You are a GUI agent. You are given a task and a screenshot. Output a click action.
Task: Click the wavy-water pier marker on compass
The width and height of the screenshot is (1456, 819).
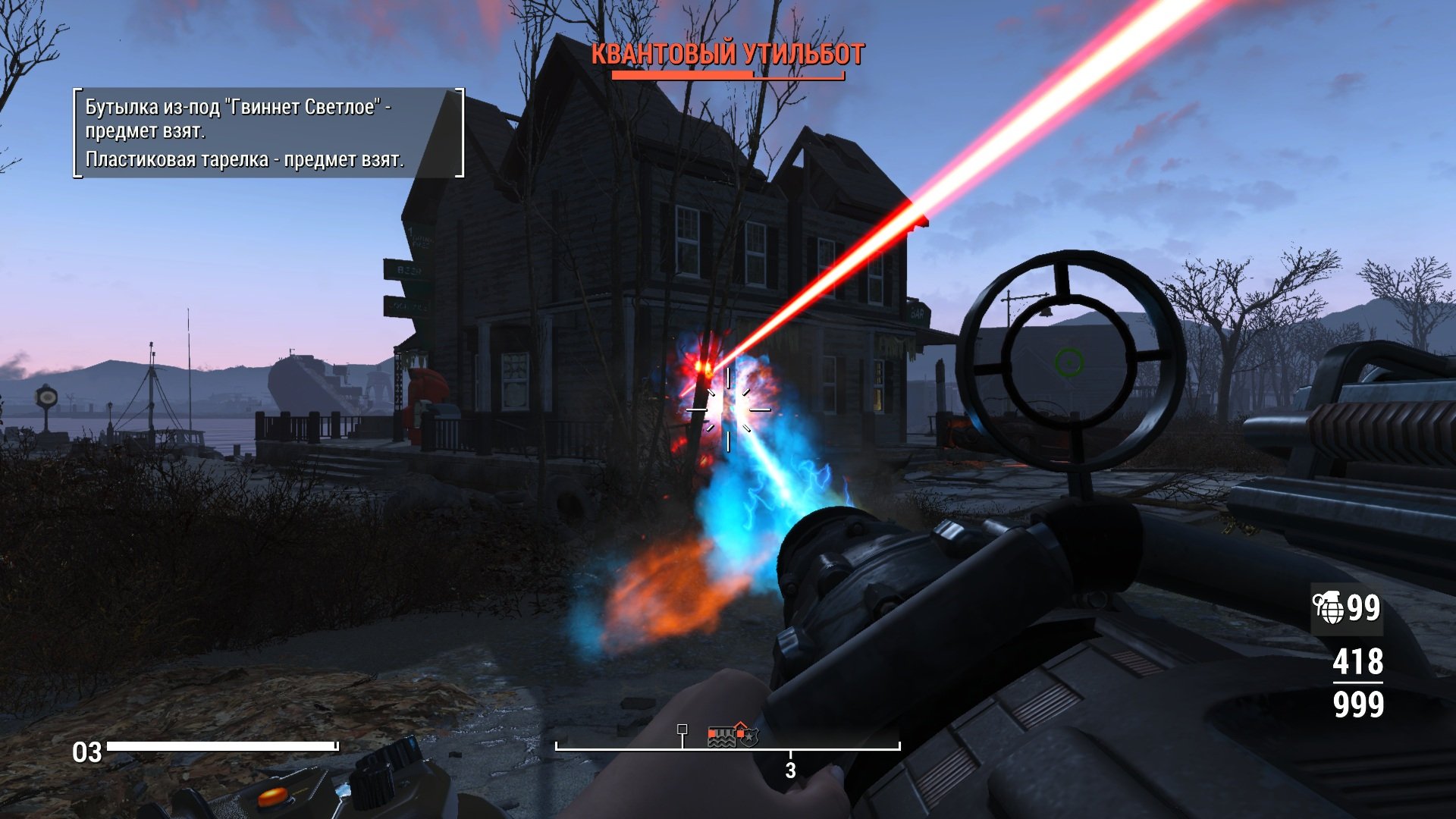[x=721, y=736]
